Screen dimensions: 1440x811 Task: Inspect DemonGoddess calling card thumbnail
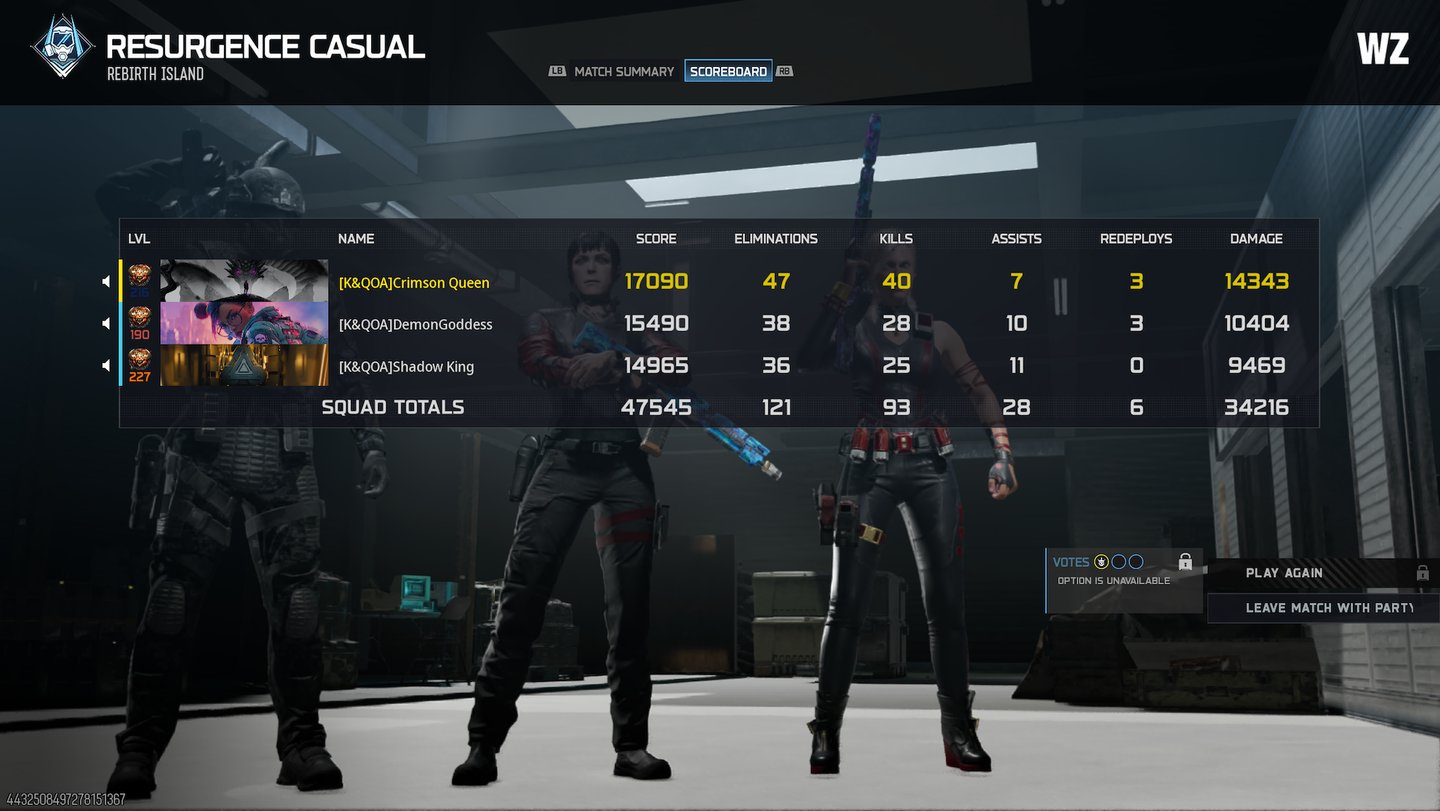[244, 323]
